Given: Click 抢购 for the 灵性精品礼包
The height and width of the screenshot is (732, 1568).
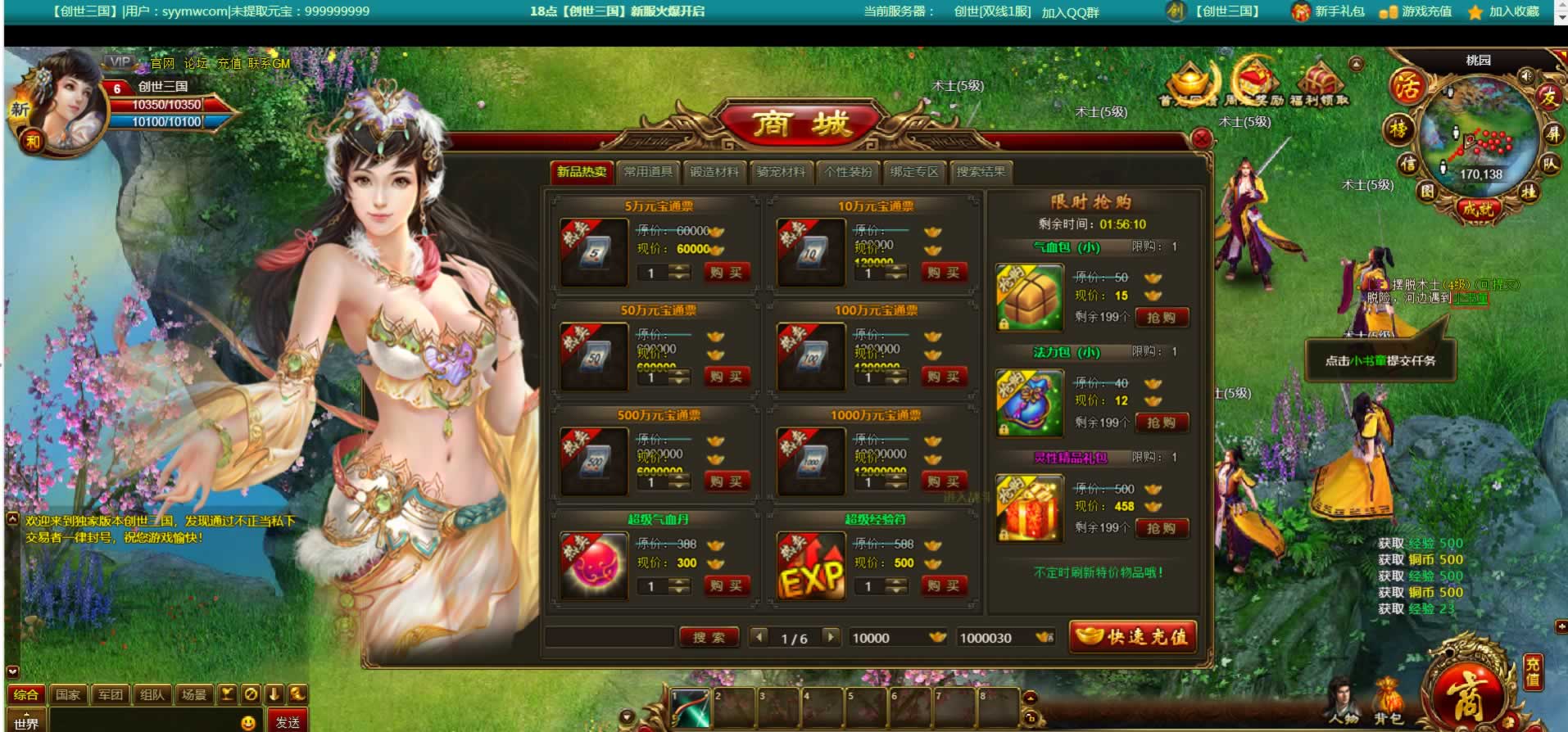Looking at the screenshot, I should pos(1161,529).
